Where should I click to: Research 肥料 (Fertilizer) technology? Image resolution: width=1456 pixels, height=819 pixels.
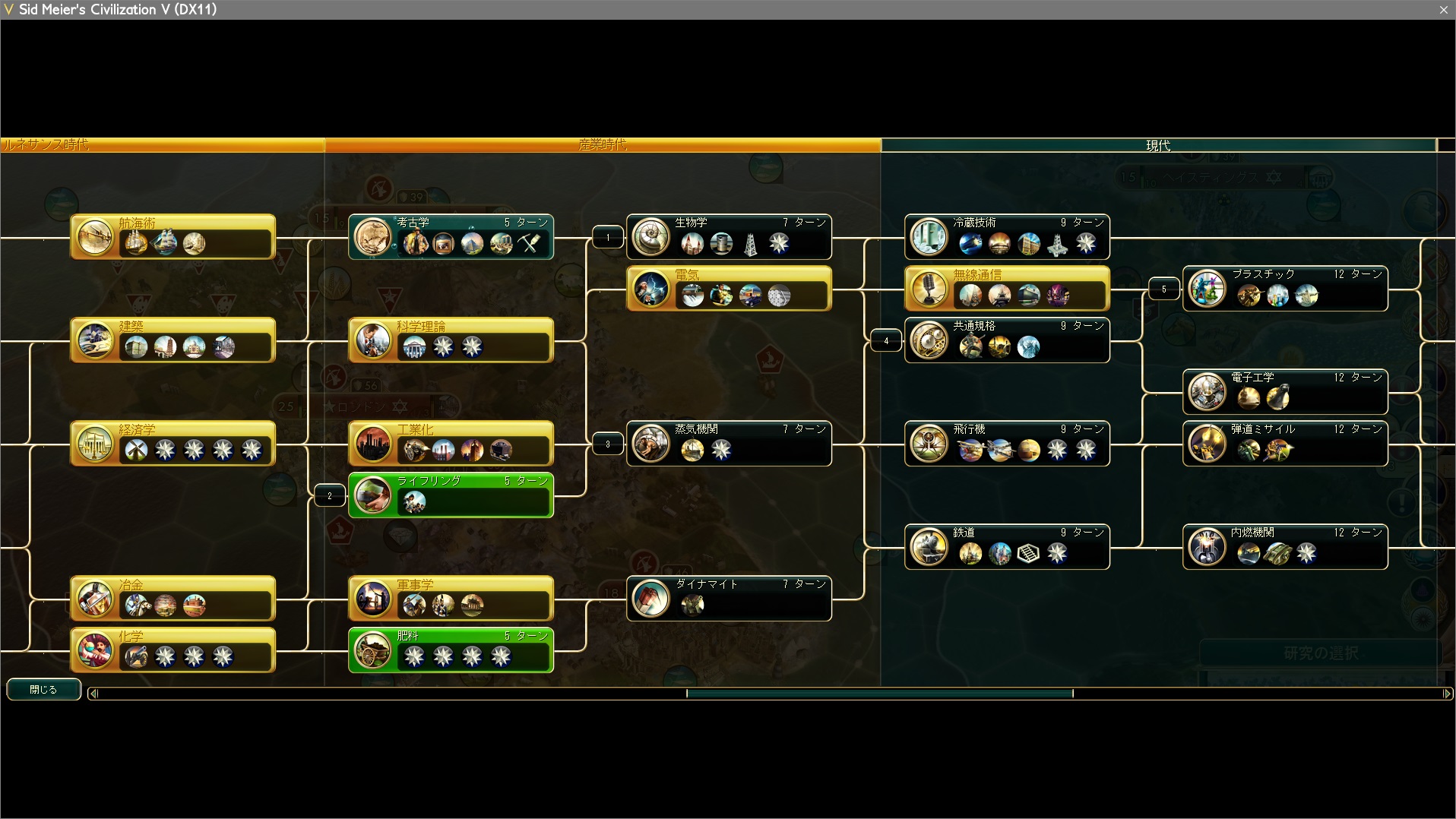click(x=451, y=650)
